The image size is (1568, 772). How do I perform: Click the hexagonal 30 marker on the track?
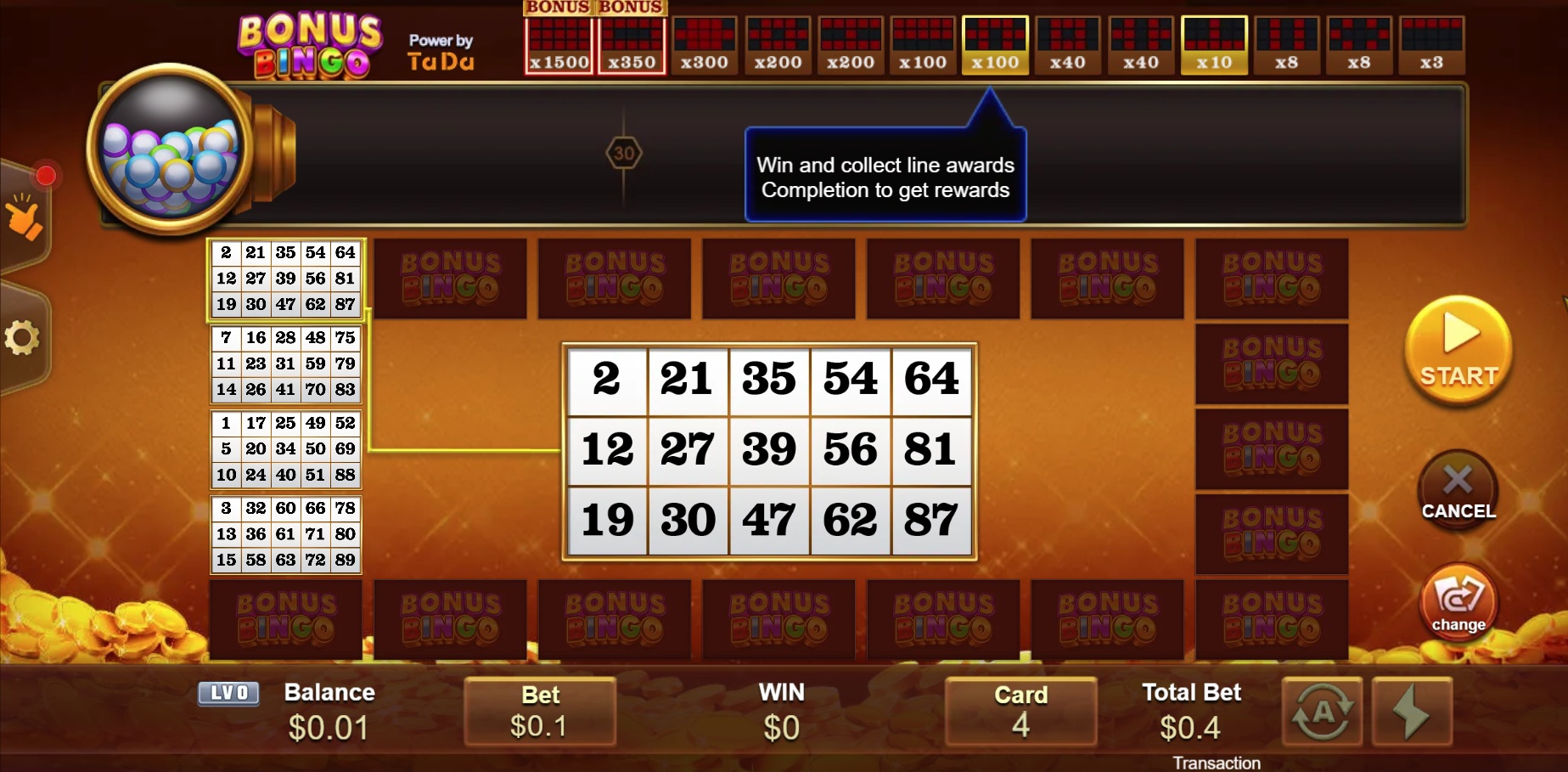pos(626,154)
